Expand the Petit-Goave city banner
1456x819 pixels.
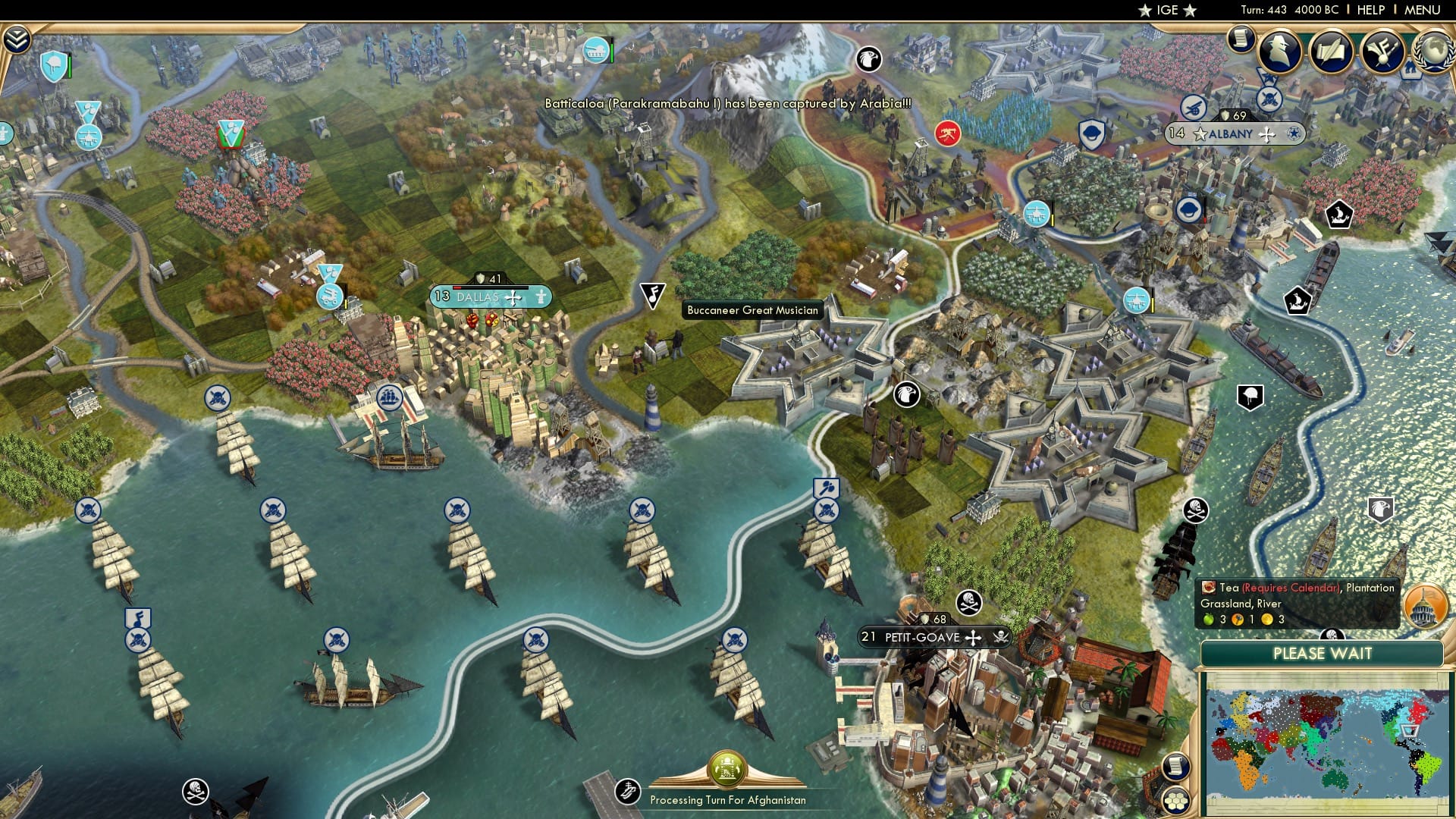click(973, 638)
